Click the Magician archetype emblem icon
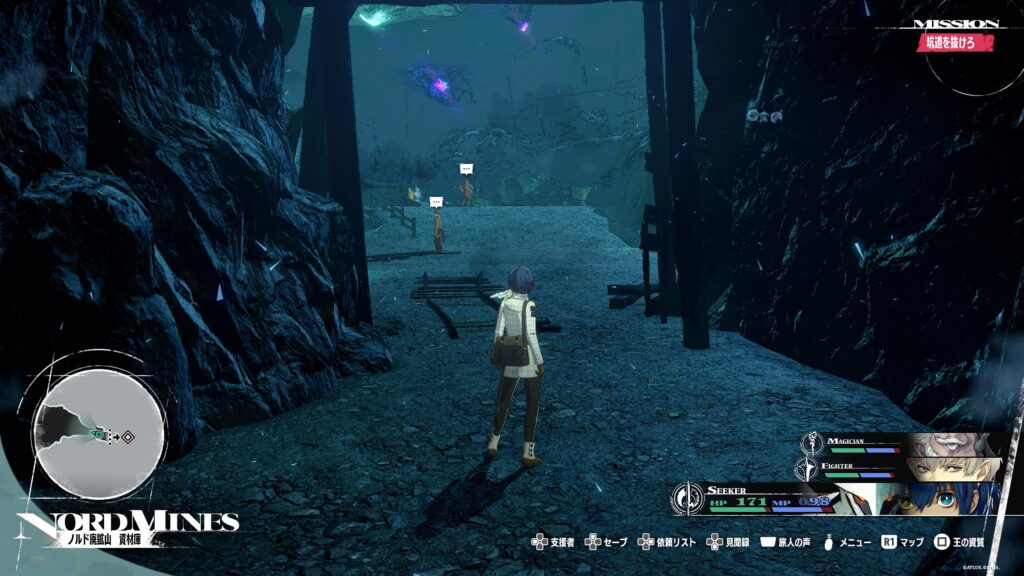Viewport: 1024px width, 576px height. pos(814,442)
